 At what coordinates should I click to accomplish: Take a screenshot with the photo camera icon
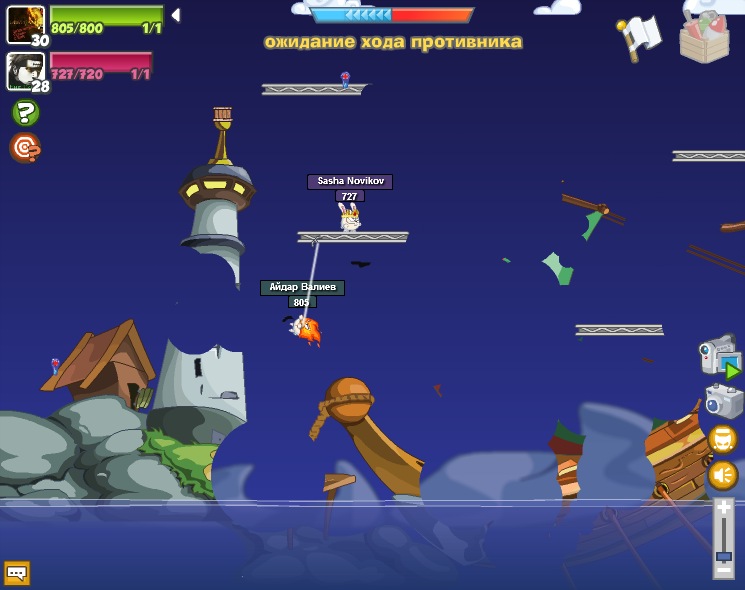click(x=722, y=401)
